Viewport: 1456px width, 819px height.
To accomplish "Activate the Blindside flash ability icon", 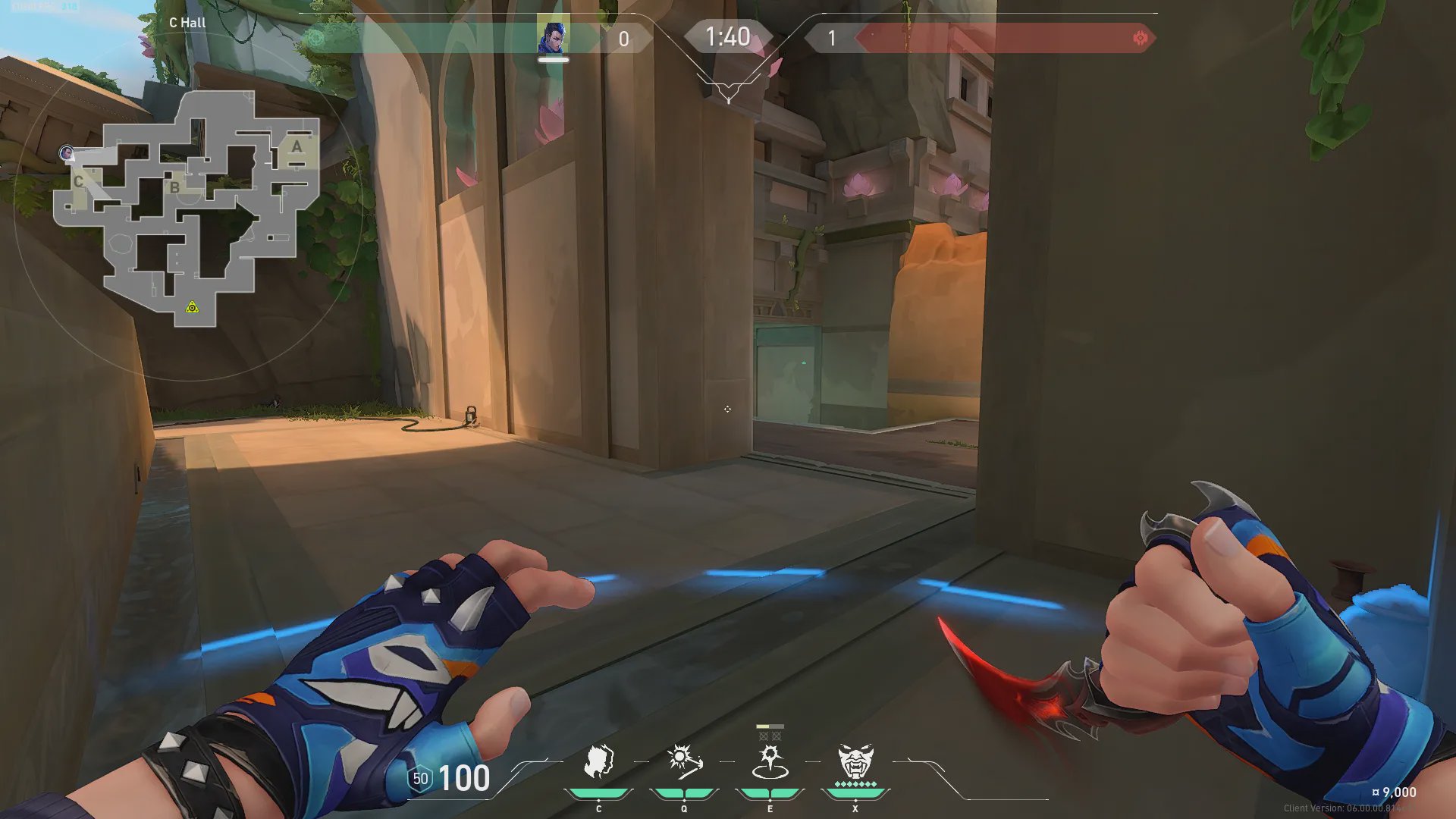I will (684, 761).
